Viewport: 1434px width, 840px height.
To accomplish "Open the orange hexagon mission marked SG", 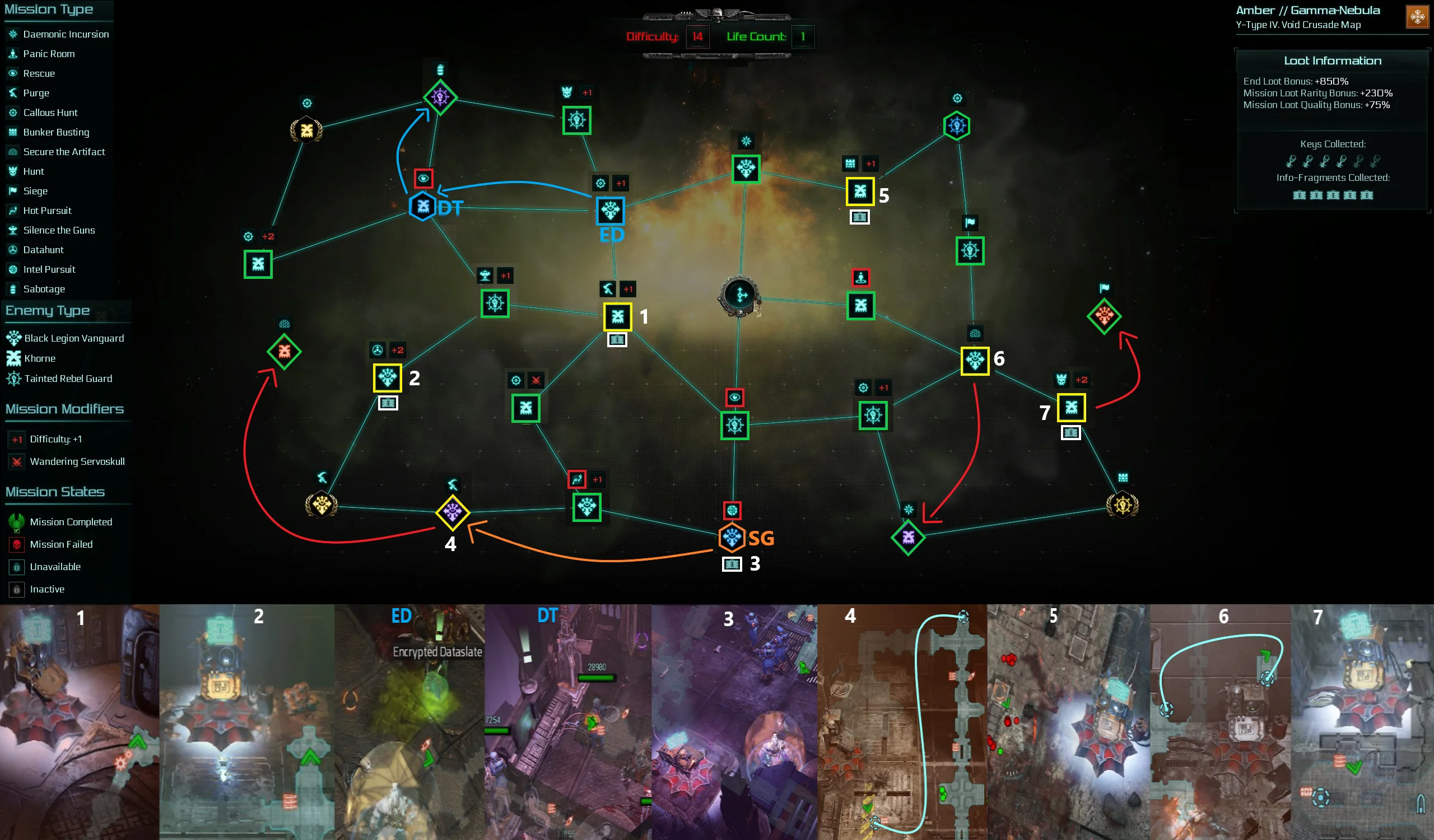I will (x=732, y=538).
